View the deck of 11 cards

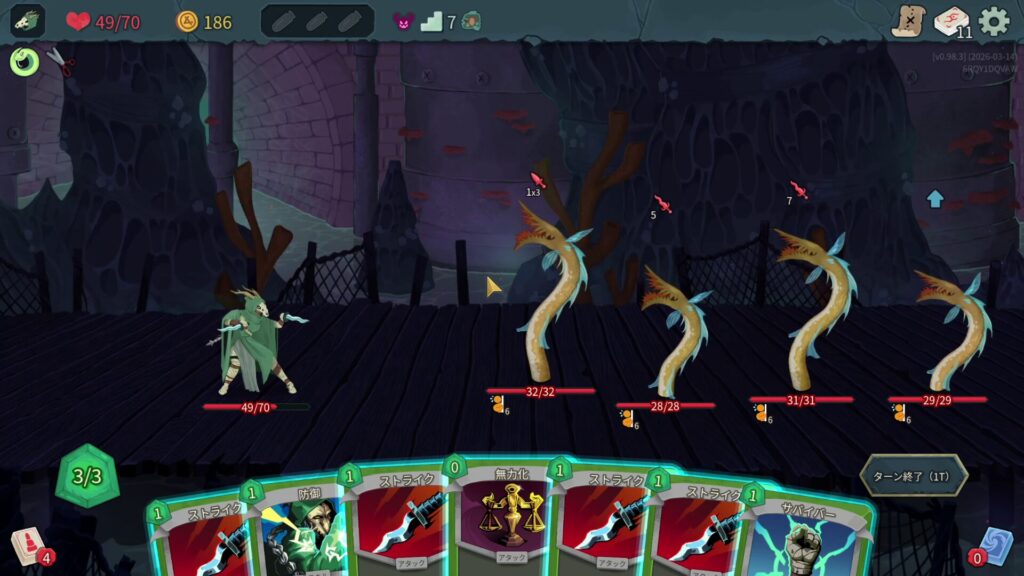click(x=951, y=21)
